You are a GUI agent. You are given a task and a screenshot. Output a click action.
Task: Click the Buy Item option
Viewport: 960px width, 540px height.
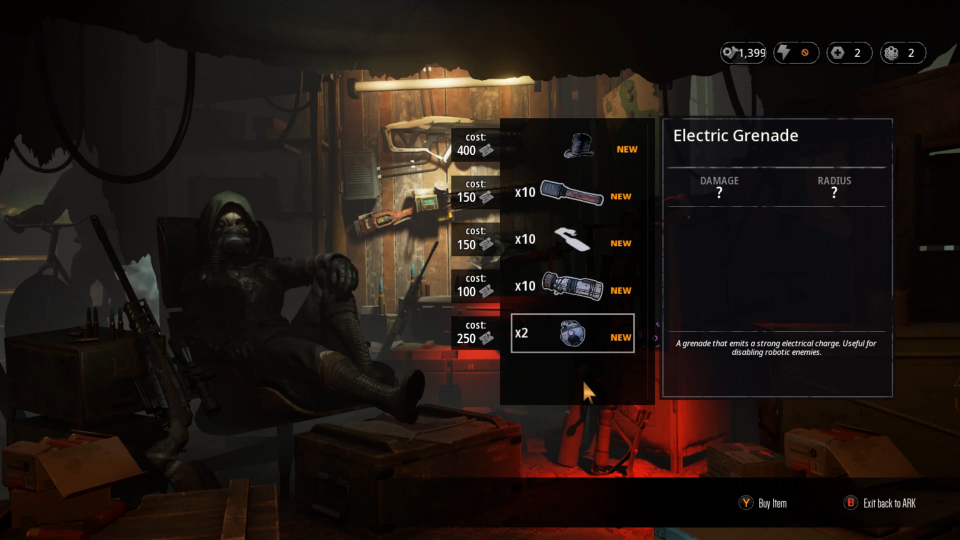click(763, 503)
